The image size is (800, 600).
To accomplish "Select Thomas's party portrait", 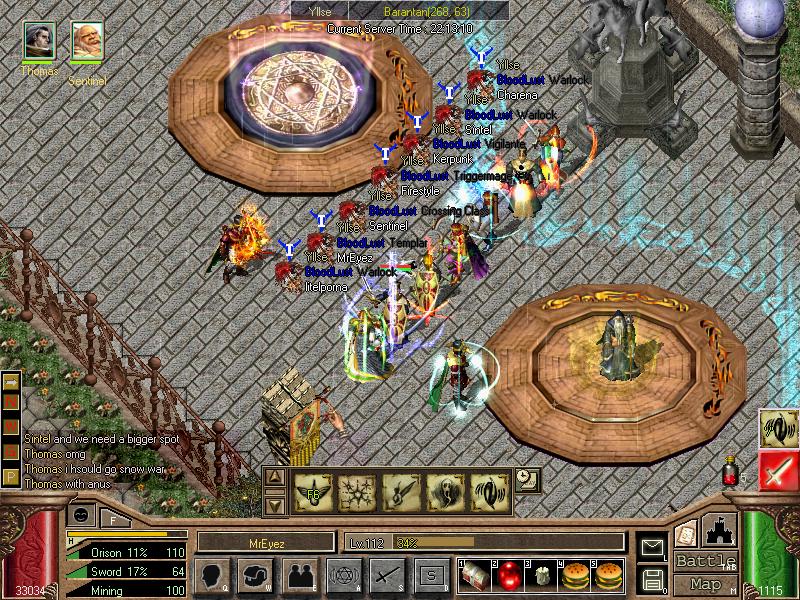I will [39, 42].
